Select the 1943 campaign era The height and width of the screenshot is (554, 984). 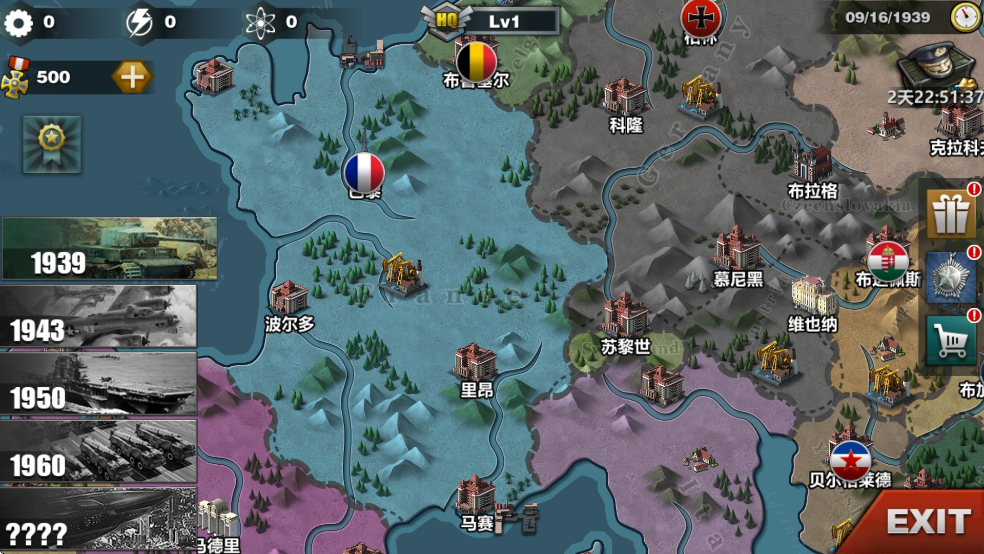tap(98, 316)
